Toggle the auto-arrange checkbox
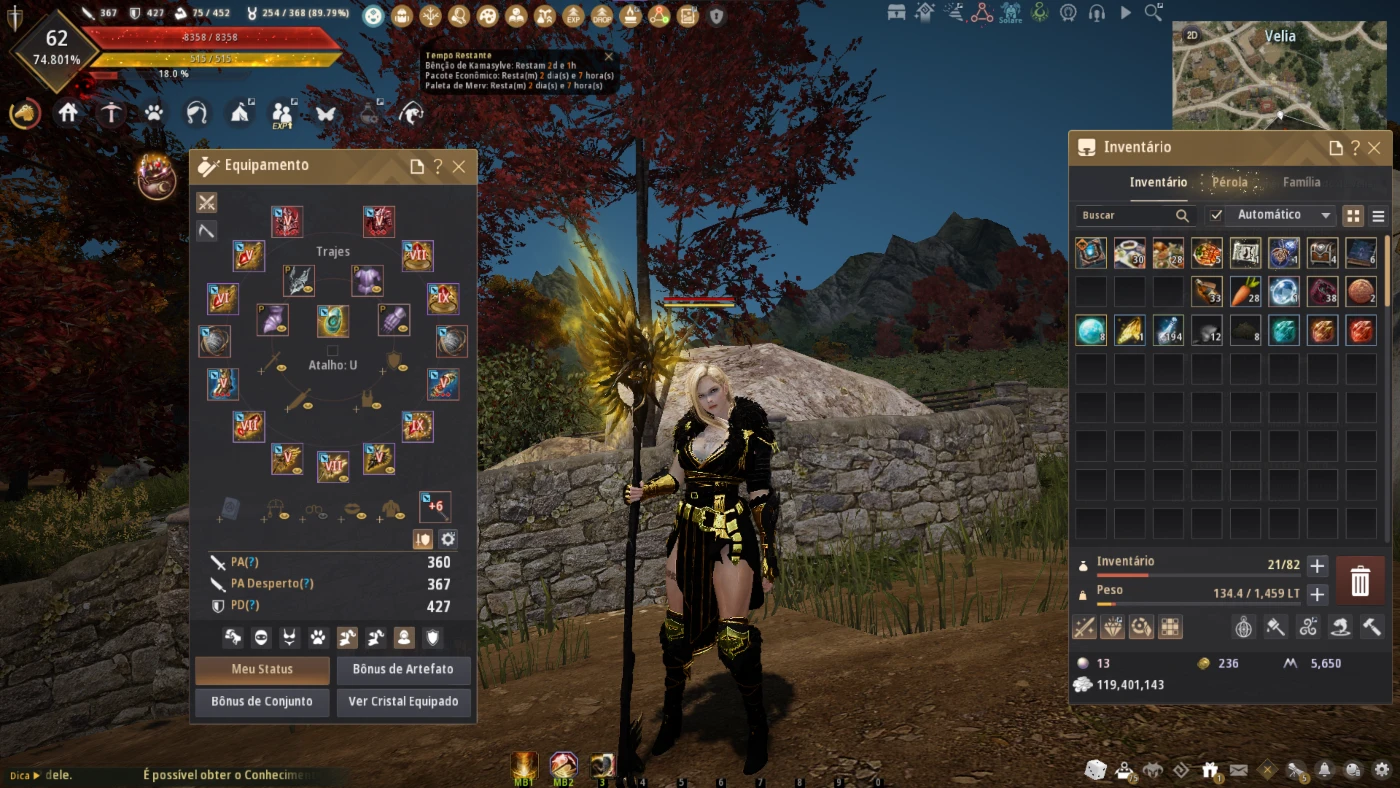Image resolution: width=1400 pixels, height=788 pixels. point(1216,215)
